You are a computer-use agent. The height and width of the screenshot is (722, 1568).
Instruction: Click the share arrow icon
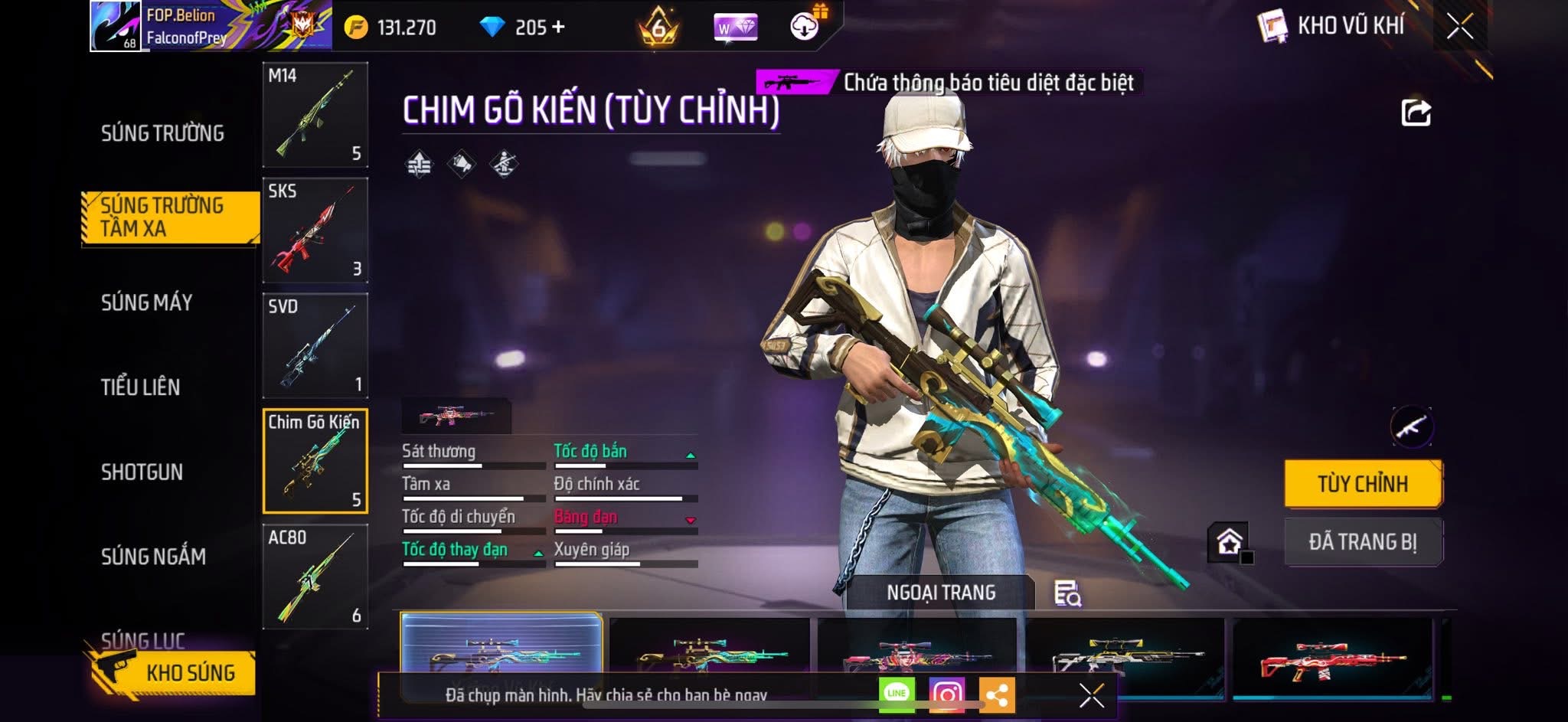click(x=1416, y=113)
